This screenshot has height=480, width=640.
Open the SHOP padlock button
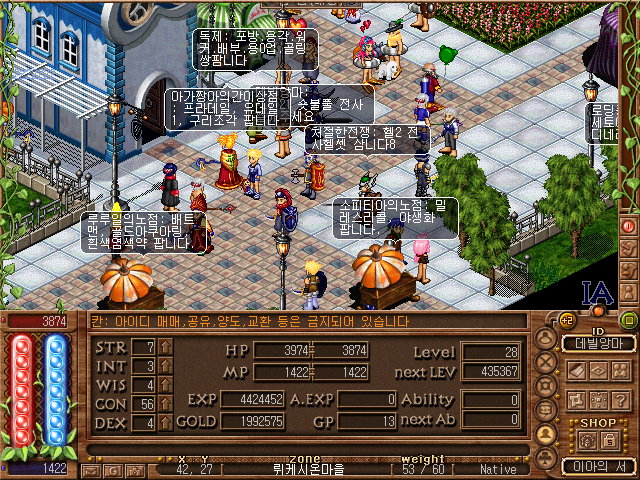609,439
